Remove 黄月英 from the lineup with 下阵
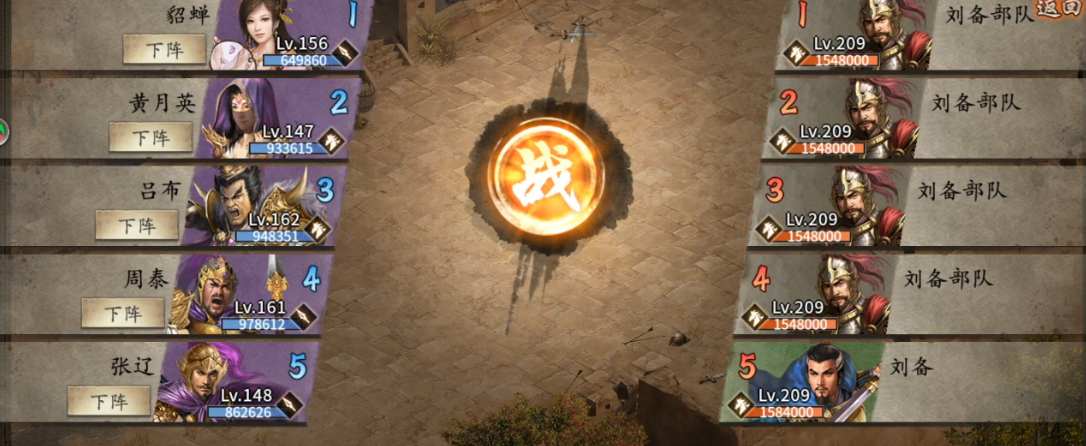Viewport: 1086px width, 446px height. [150, 137]
